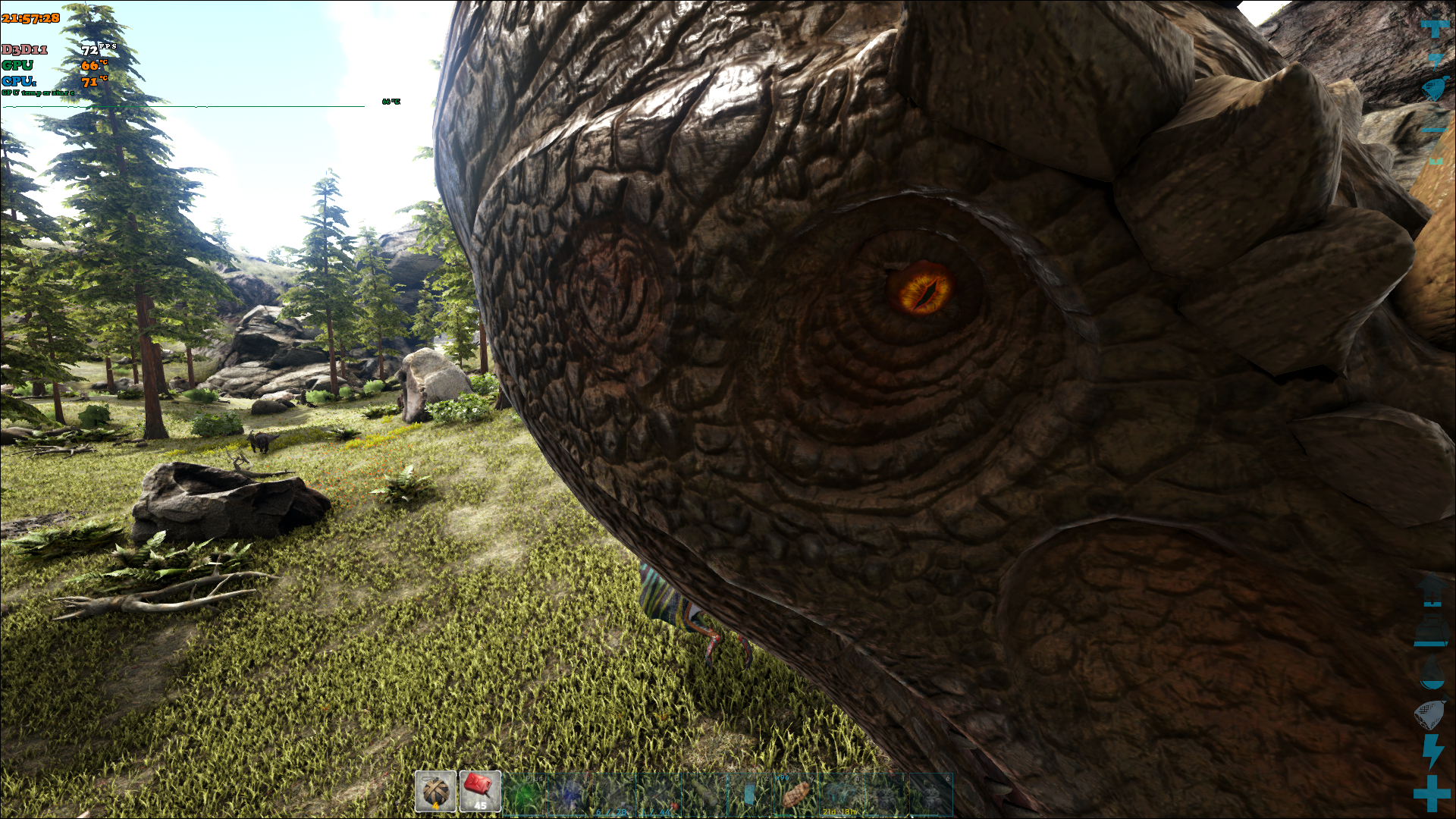This screenshot has width=1456, height=819.
Task: Equip the hotbar weapon showing 1 / 44
Action: [658, 794]
